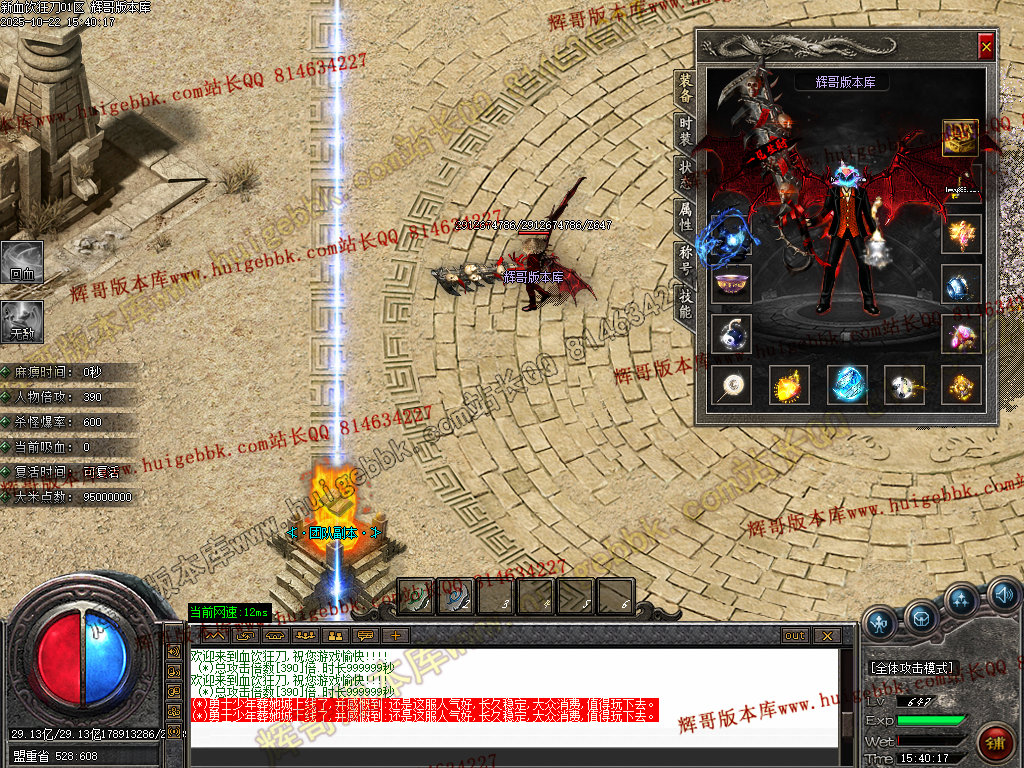Switch to the 时装 fashion tab
Image resolution: width=1024 pixels, height=768 pixels.
tap(685, 132)
